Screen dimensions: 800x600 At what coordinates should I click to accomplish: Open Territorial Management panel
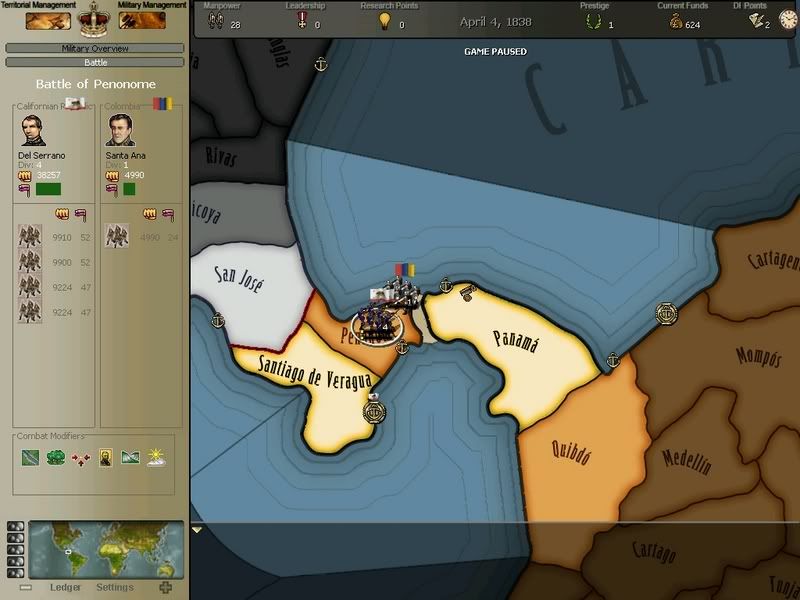tap(48, 19)
